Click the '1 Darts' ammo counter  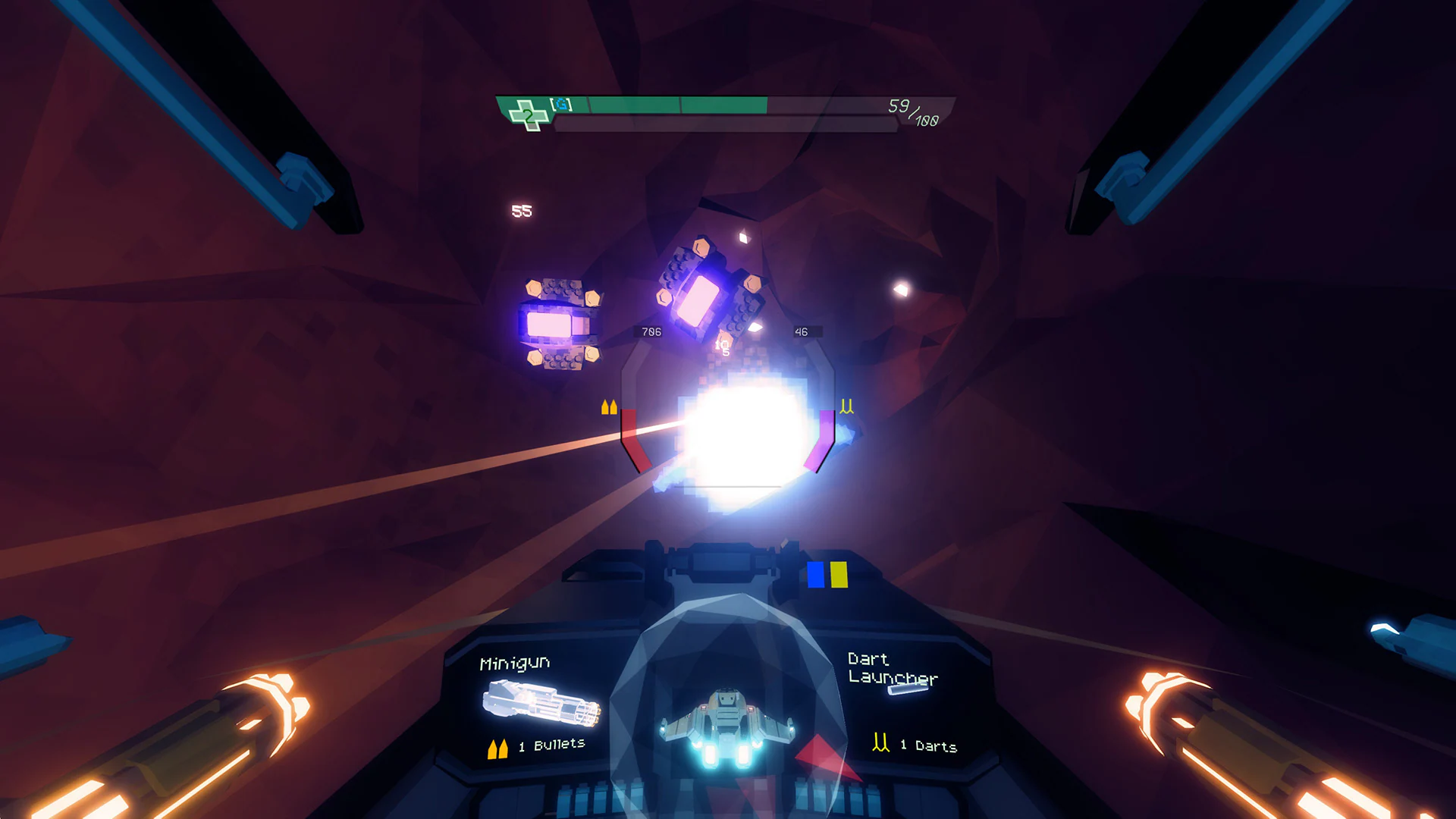pyautogui.click(x=927, y=745)
